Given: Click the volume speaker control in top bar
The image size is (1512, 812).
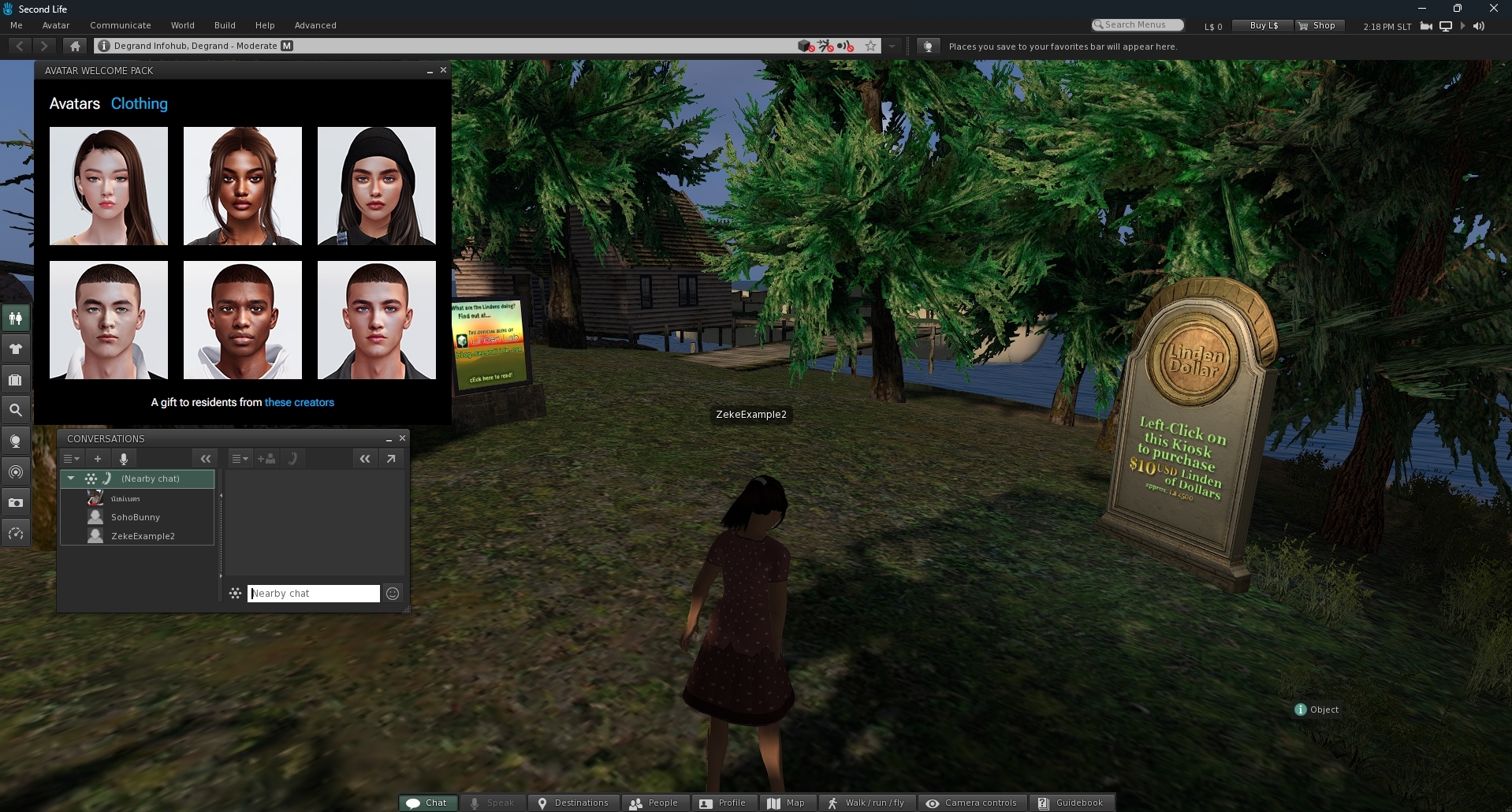Looking at the screenshot, I should point(1477,25).
